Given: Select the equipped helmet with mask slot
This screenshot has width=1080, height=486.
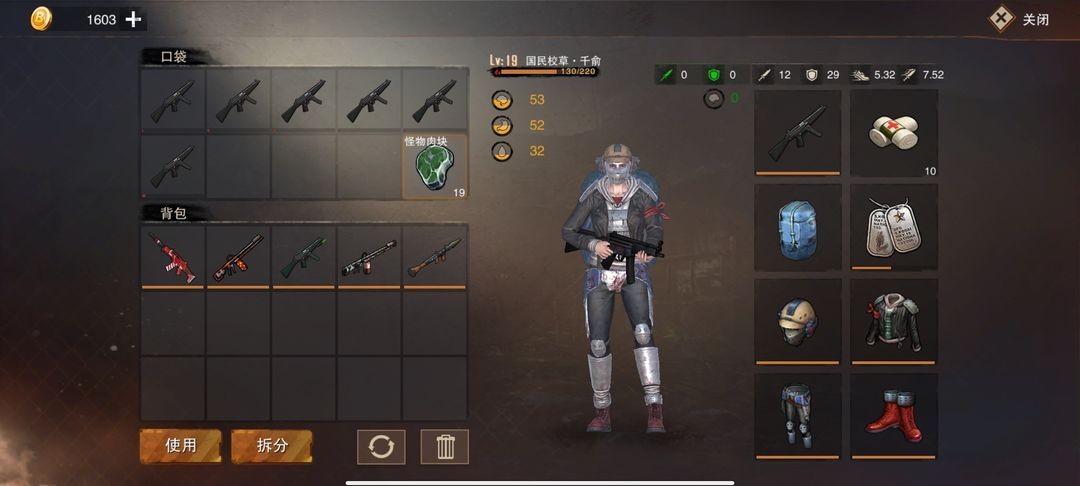Looking at the screenshot, I should click(x=797, y=321).
